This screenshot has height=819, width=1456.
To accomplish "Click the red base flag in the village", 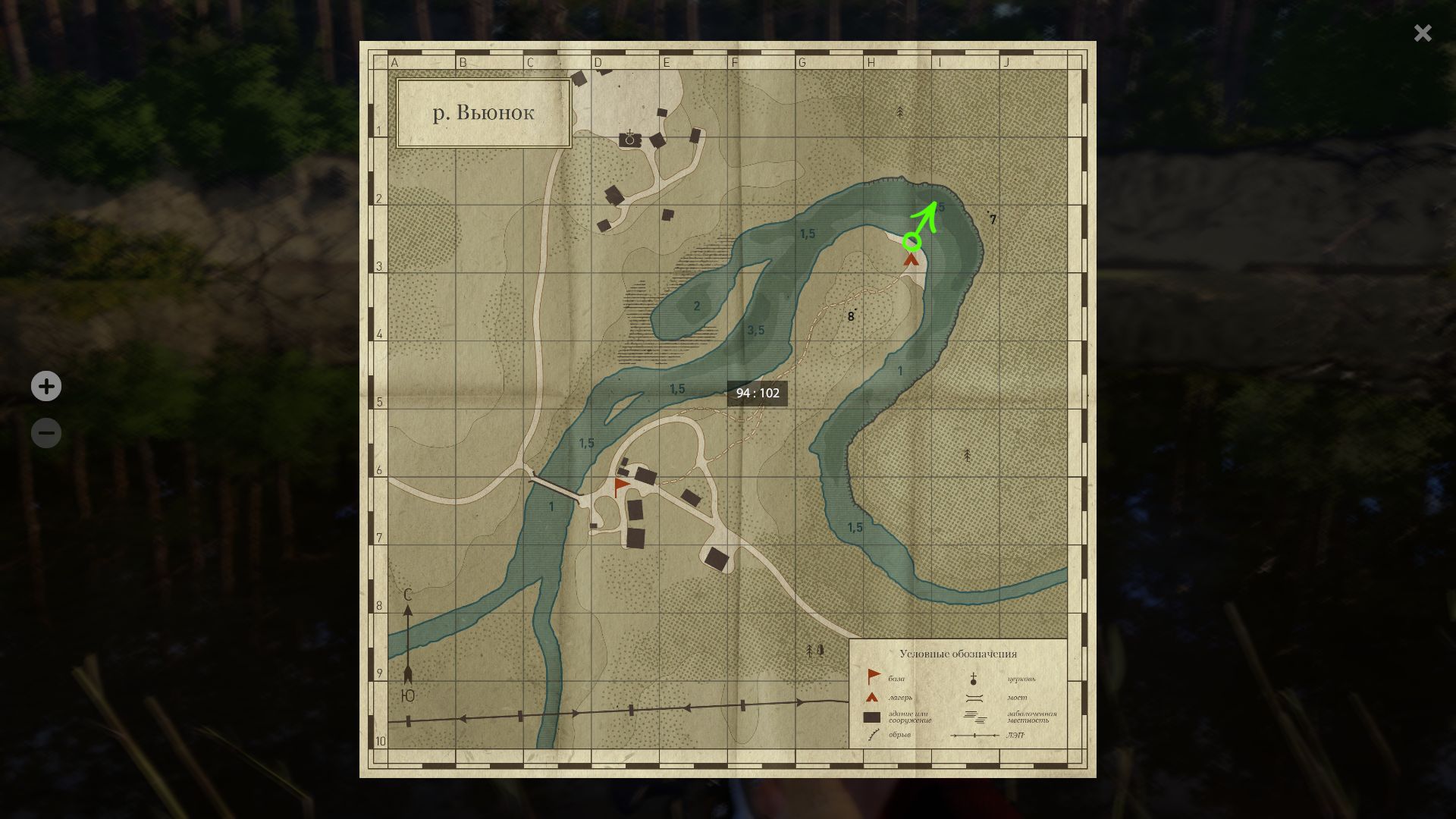I will click(x=620, y=483).
